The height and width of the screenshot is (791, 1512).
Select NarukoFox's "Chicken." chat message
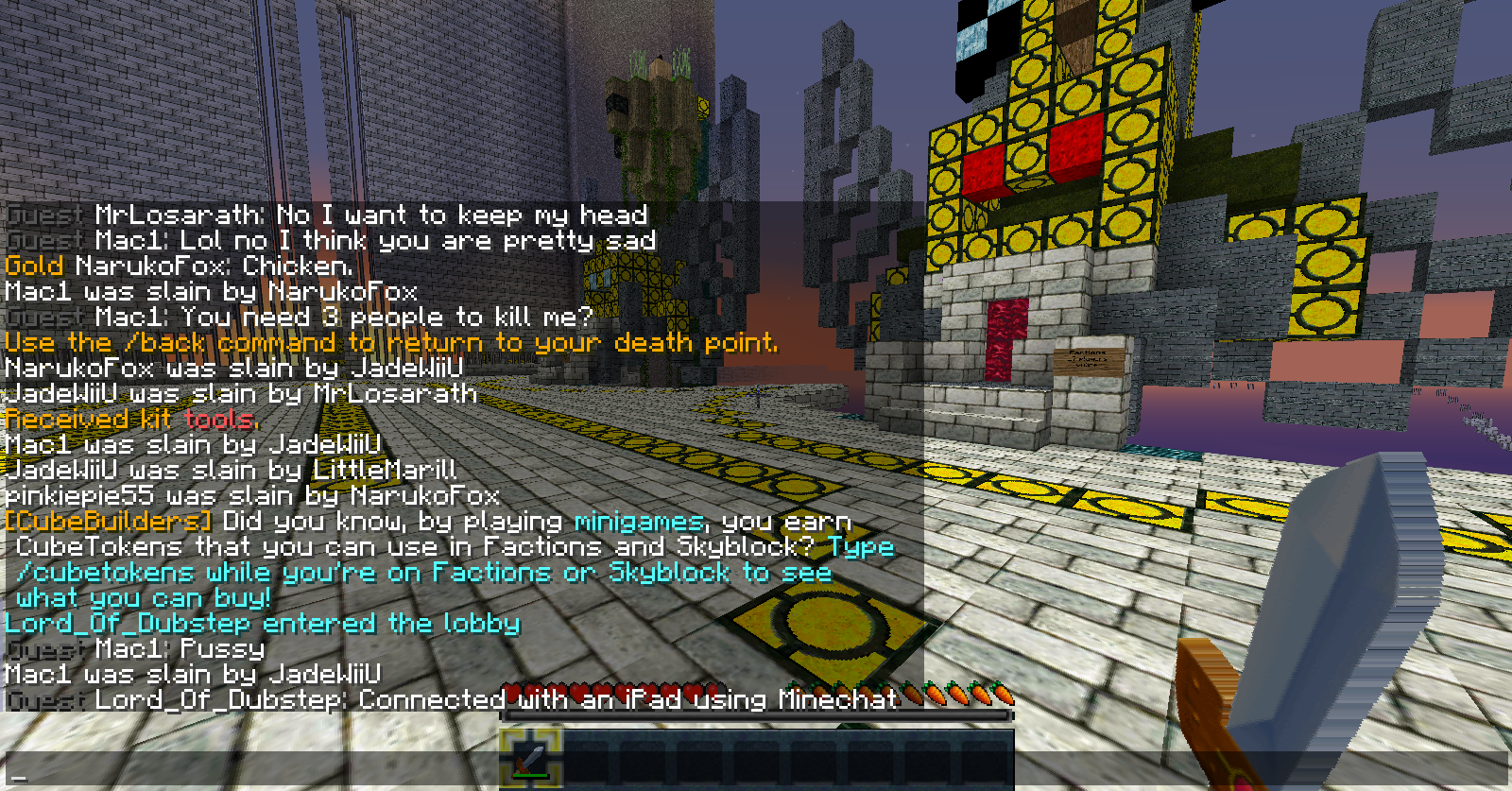(x=180, y=267)
